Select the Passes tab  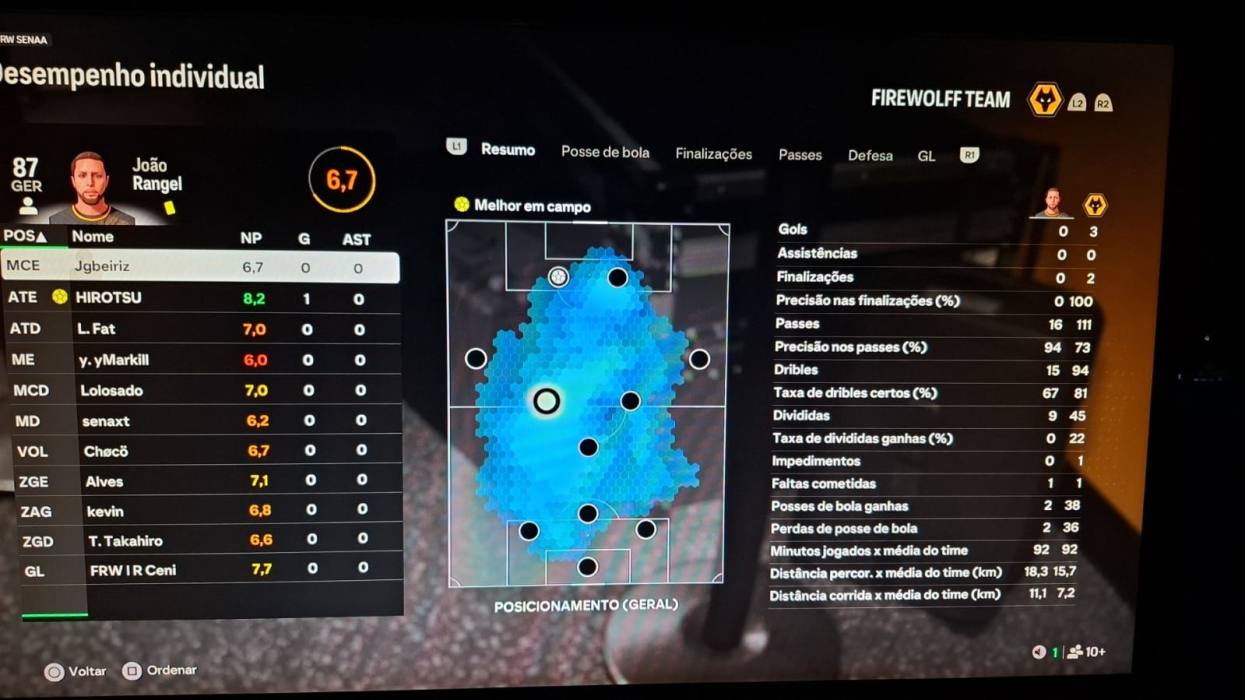pos(800,155)
